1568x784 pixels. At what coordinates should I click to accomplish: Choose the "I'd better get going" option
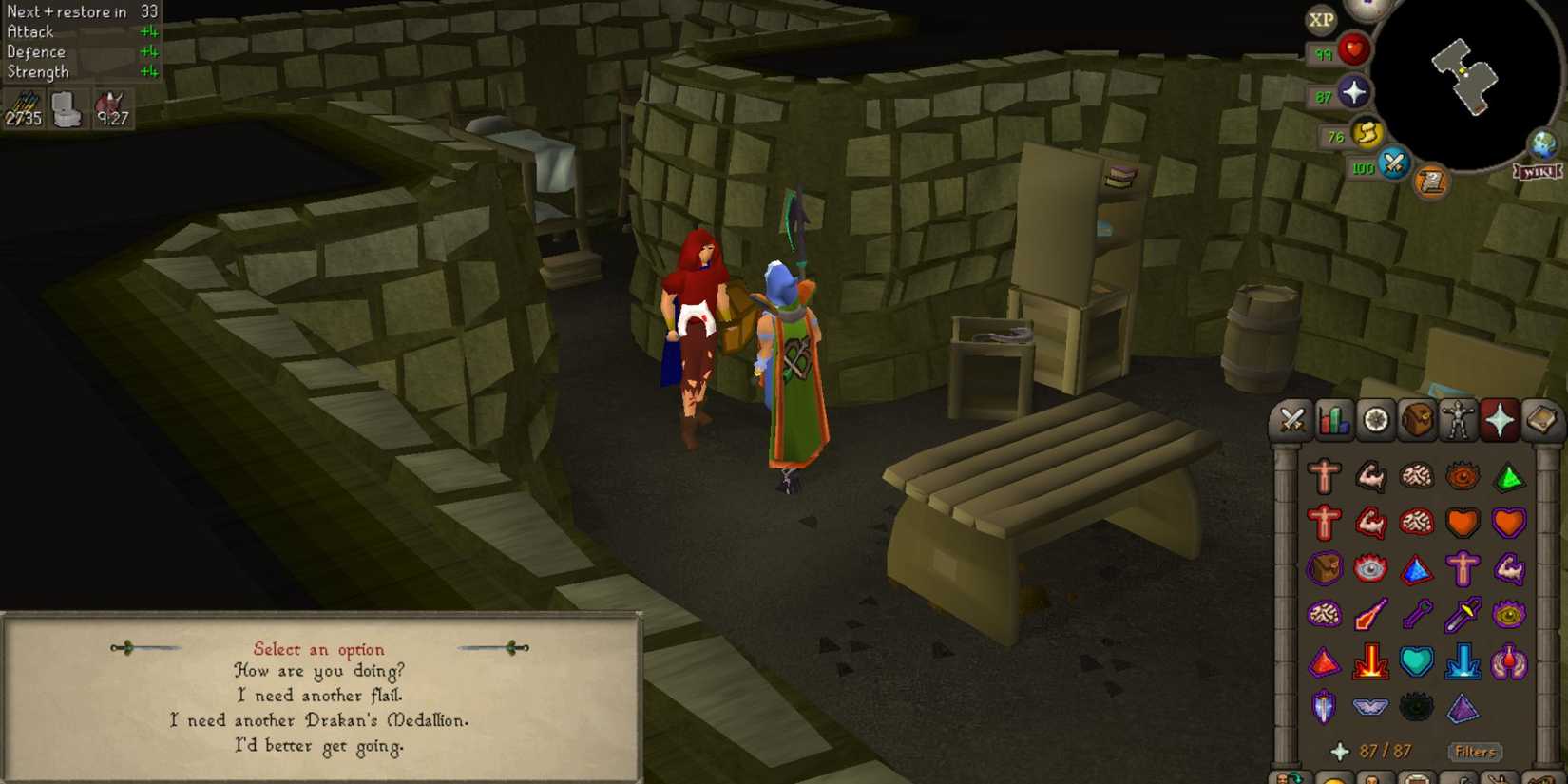pos(318,745)
